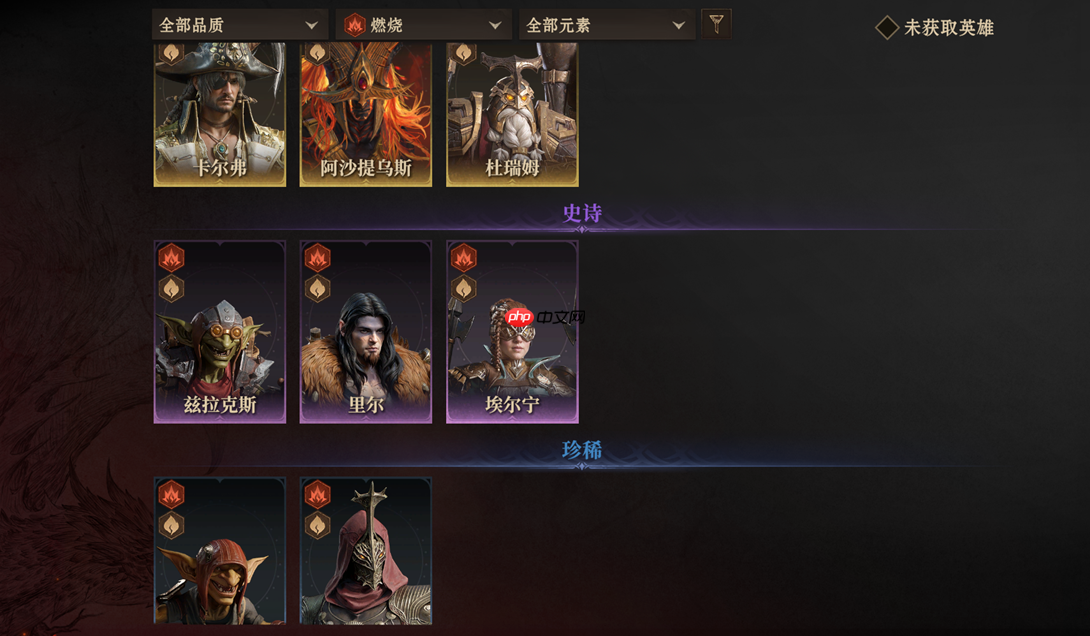This screenshot has width=1090, height=636.
Task: Open the 全部元素 element dropdown
Action: click(606, 25)
